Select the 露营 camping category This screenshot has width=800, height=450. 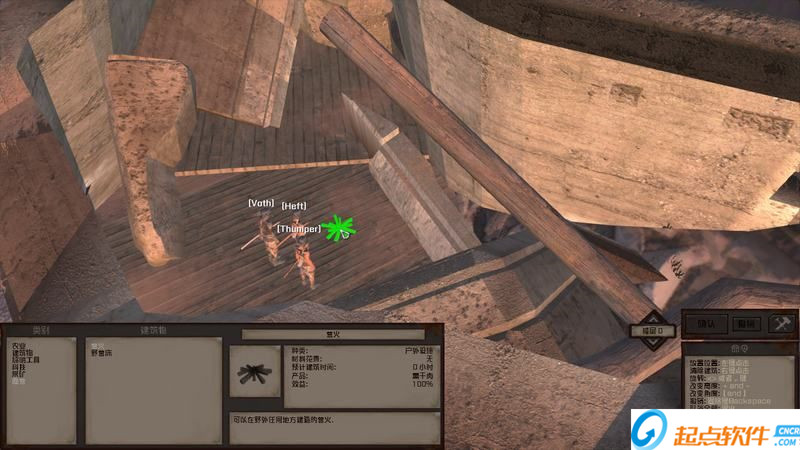coord(18,381)
